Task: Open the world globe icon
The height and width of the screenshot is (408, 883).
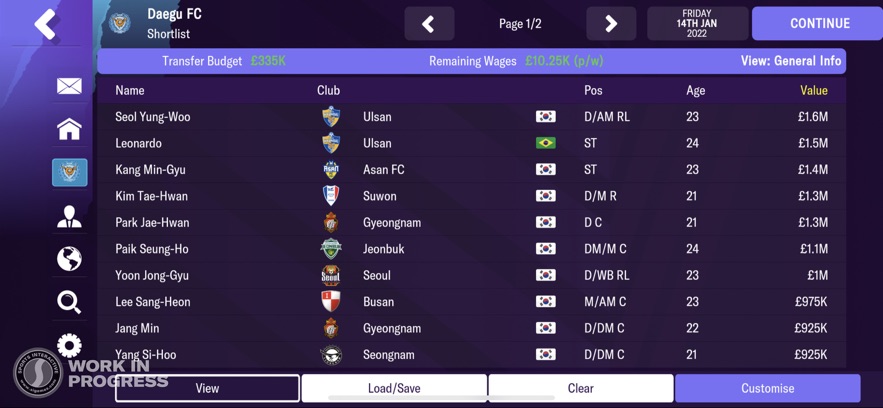Action: [x=69, y=259]
